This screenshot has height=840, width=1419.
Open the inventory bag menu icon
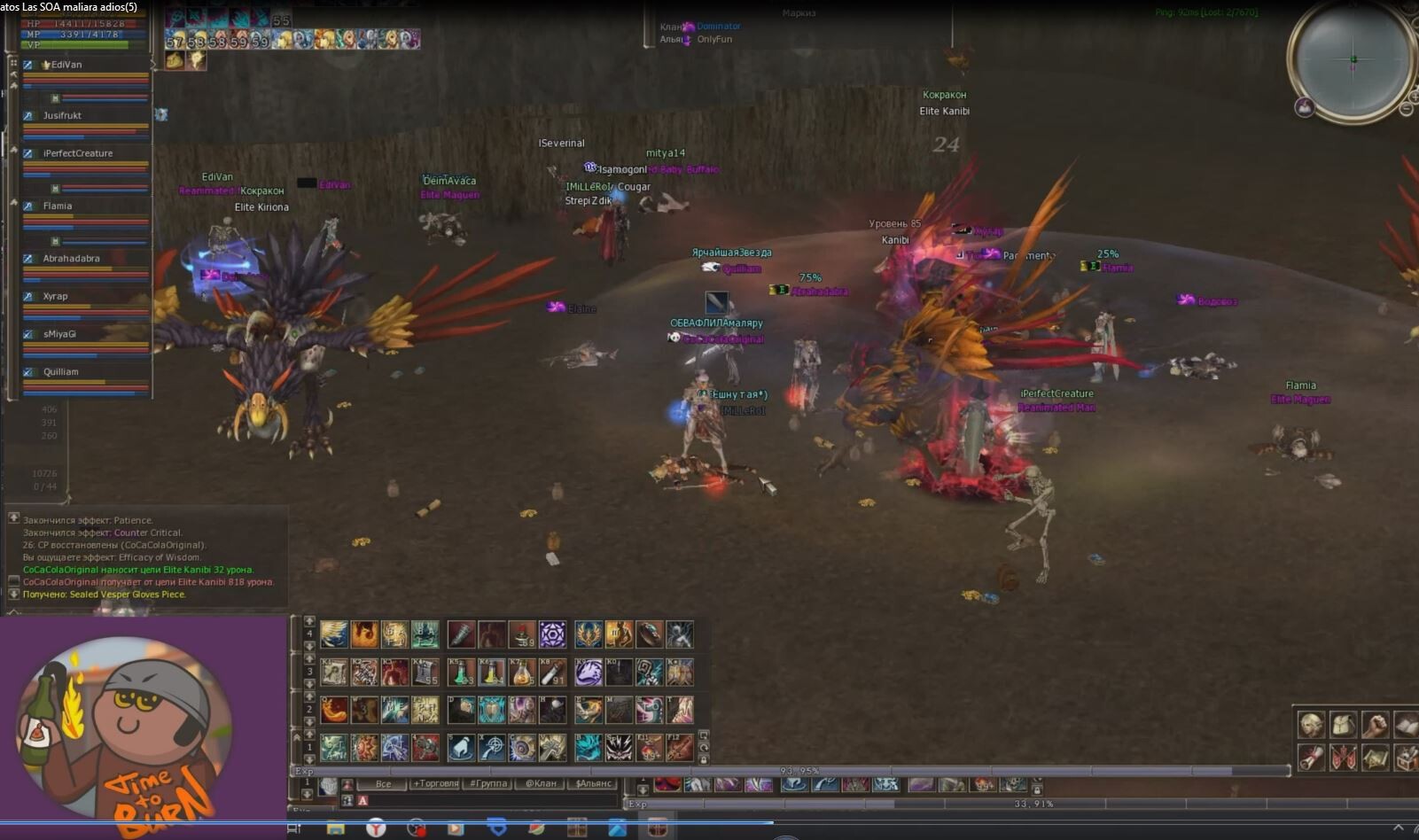[x=1343, y=725]
